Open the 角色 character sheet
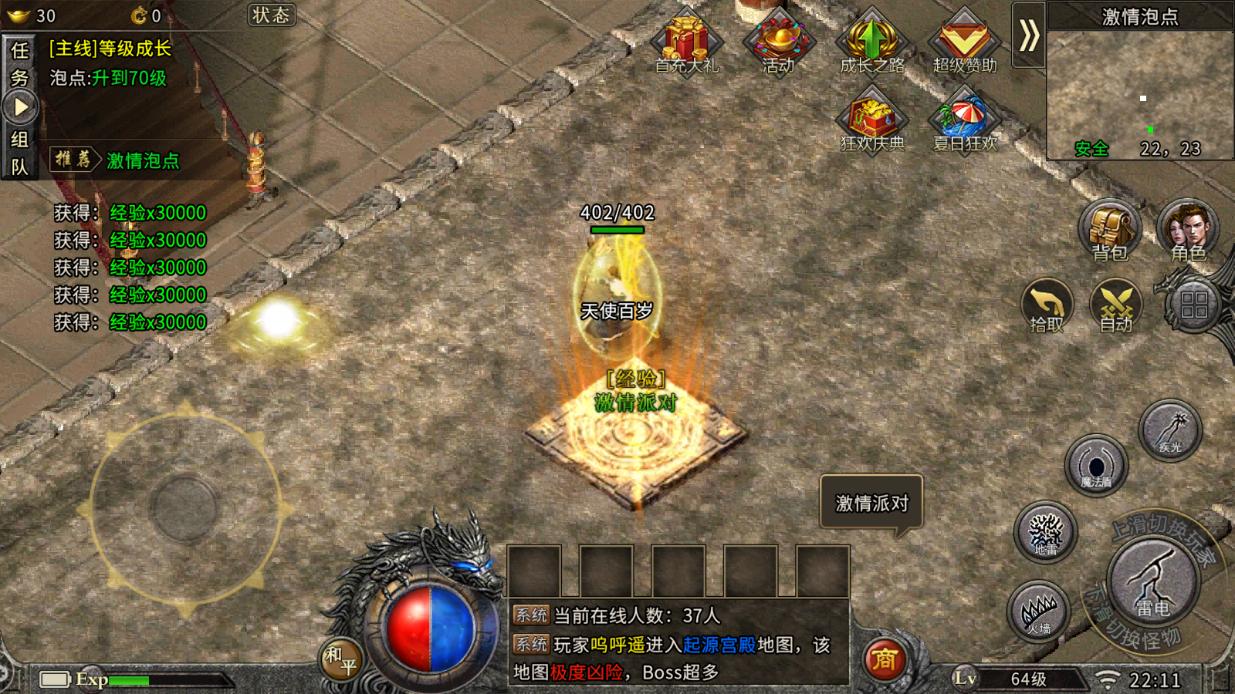1235x694 pixels. (x=1187, y=229)
